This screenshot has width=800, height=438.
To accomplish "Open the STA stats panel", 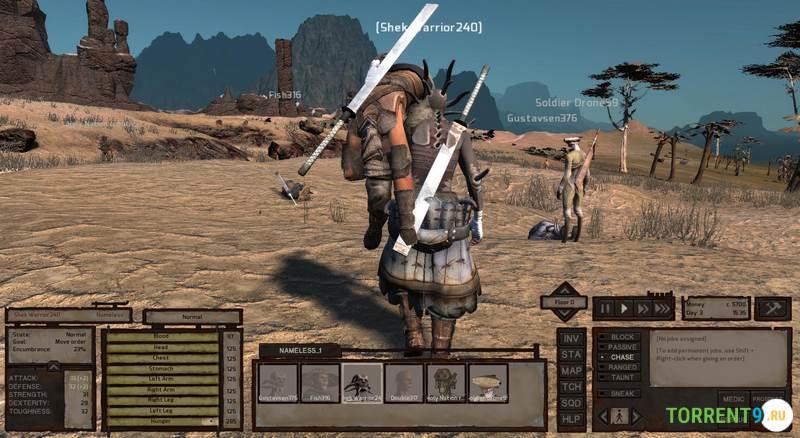I will pos(571,354).
